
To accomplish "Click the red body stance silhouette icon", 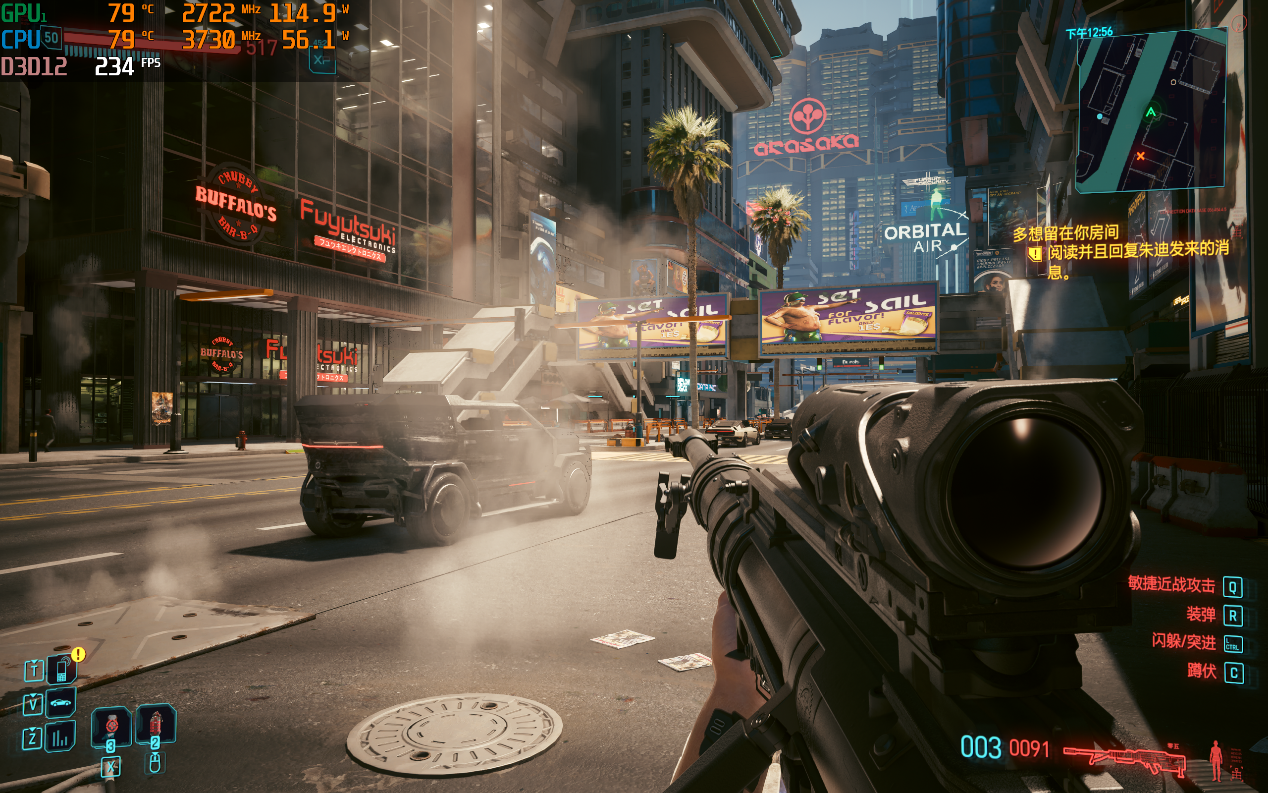I will 1216,759.
